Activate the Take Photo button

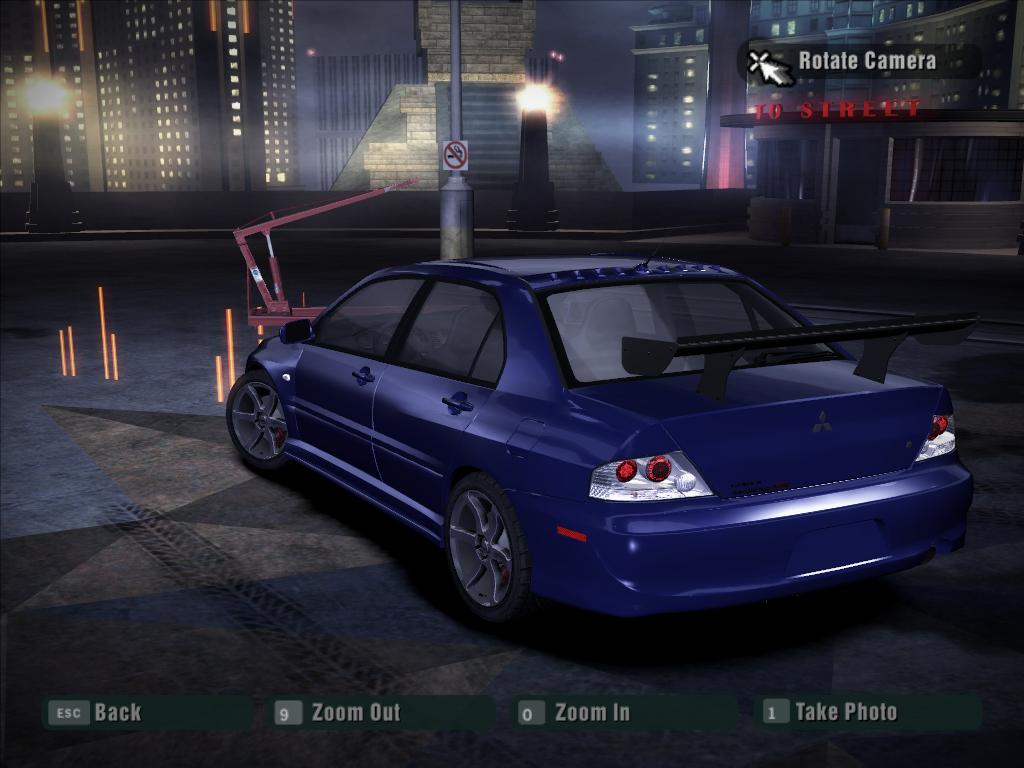tap(845, 712)
